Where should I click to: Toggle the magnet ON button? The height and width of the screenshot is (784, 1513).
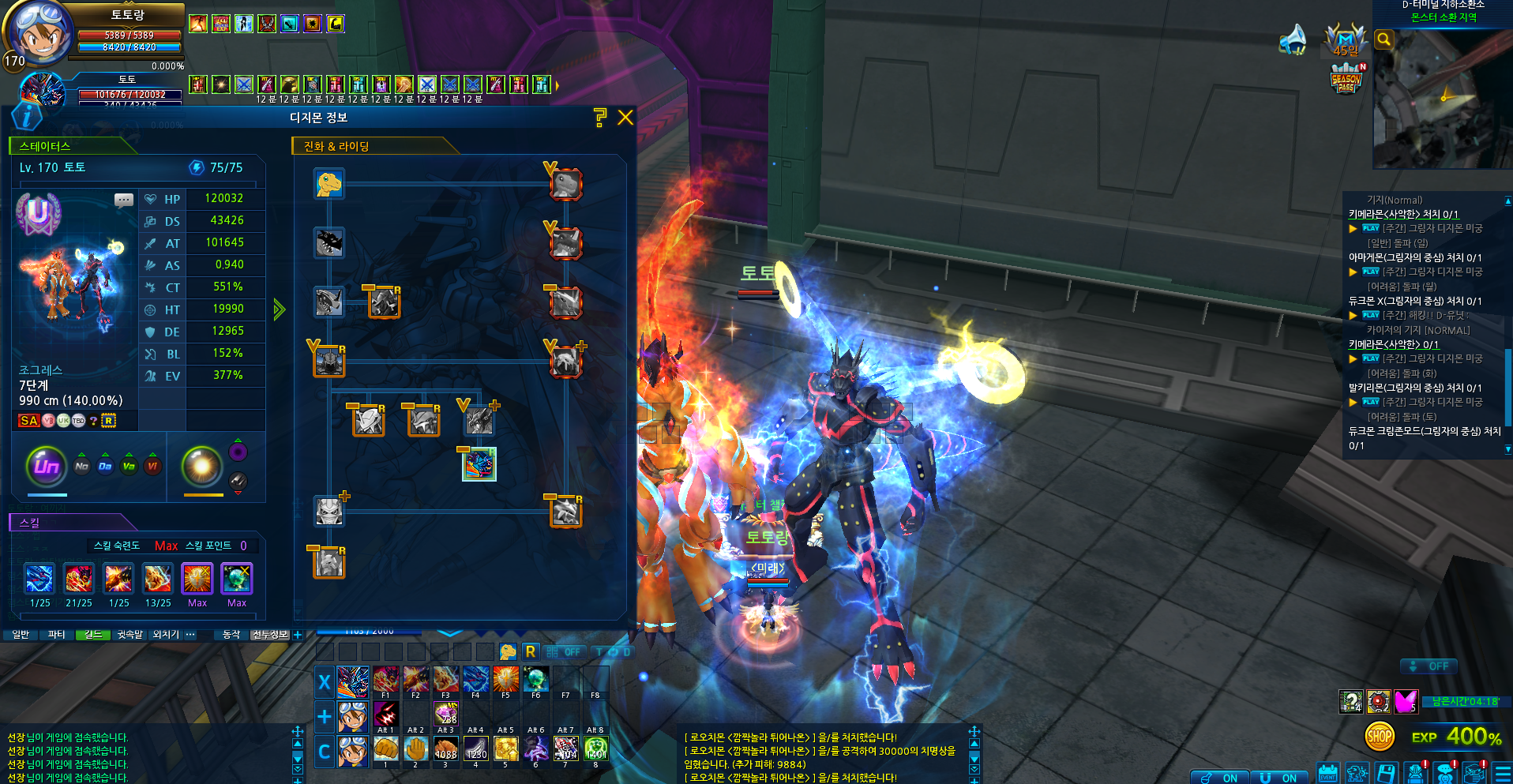point(1276,778)
